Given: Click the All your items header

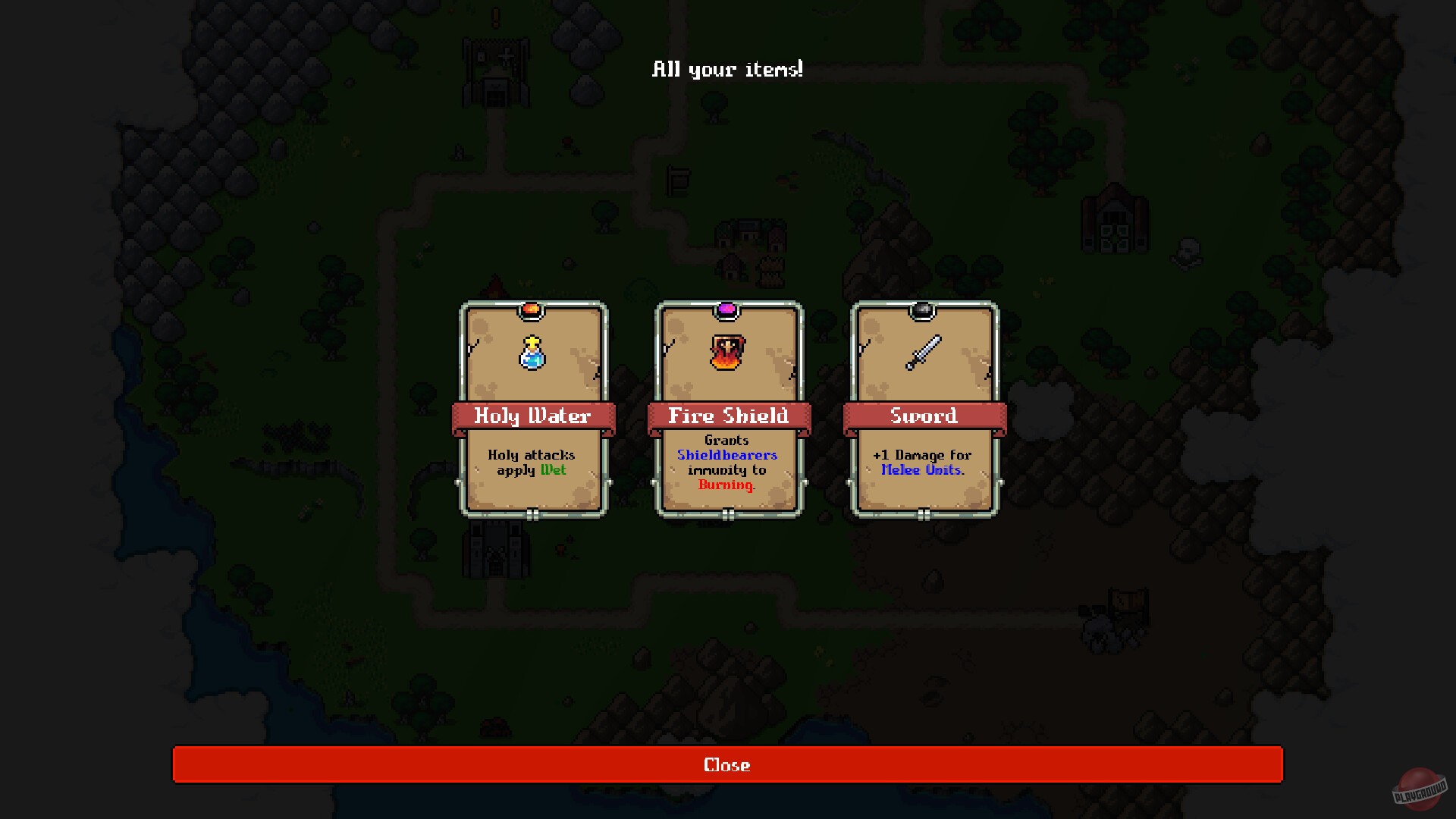Looking at the screenshot, I should (x=727, y=70).
